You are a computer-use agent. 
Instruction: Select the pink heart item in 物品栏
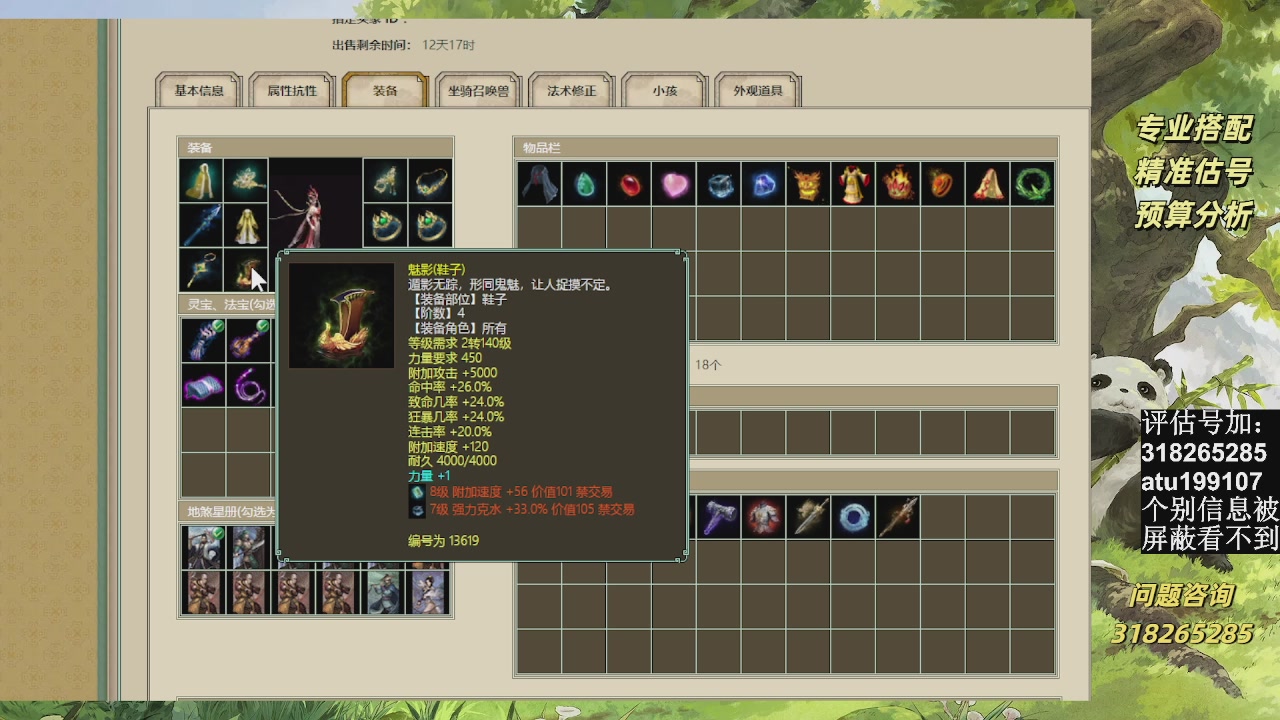point(674,183)
